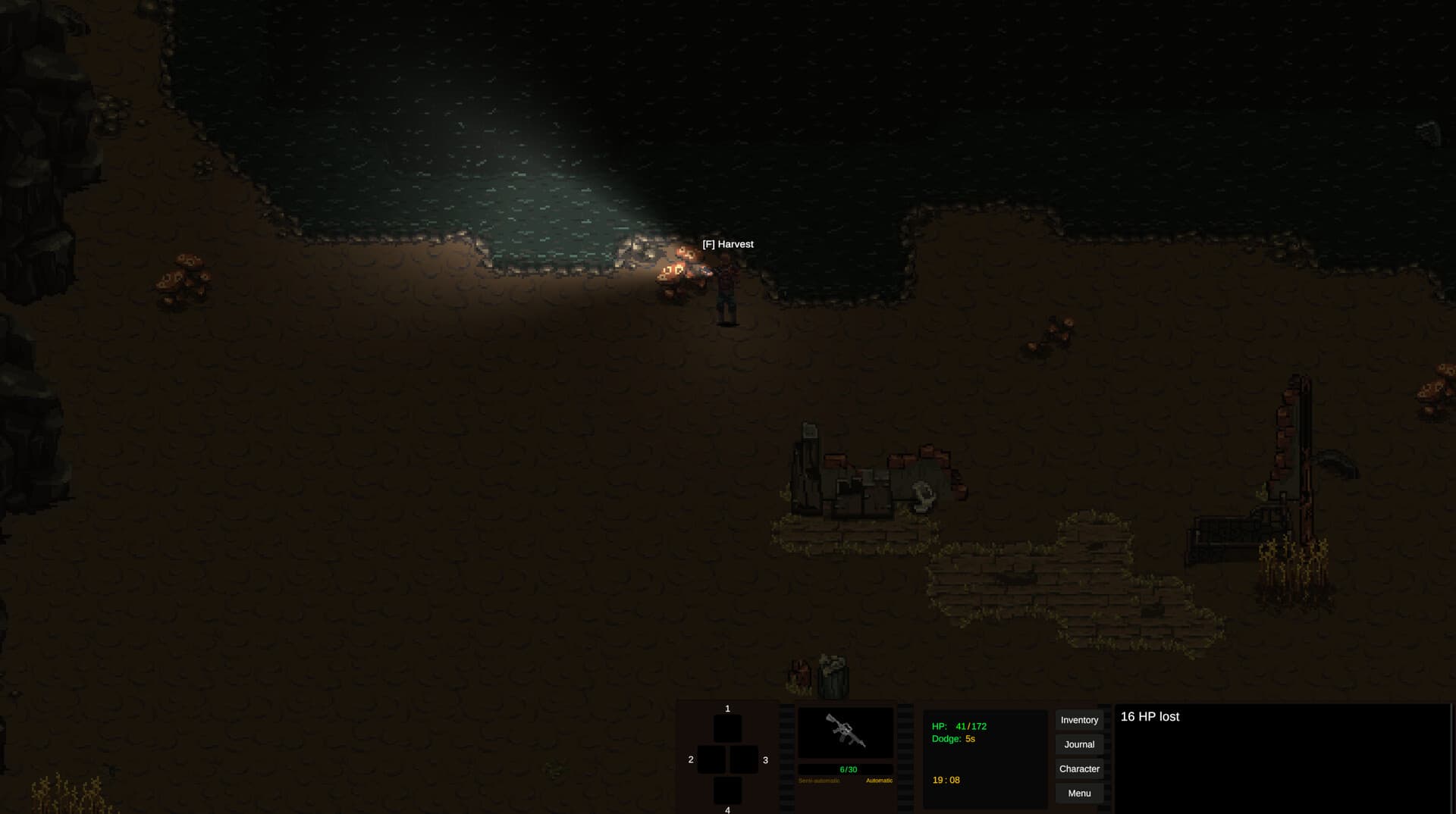Click hotbar slot 1
This screenshot has height=814, width=1456.
pos(727,727)
